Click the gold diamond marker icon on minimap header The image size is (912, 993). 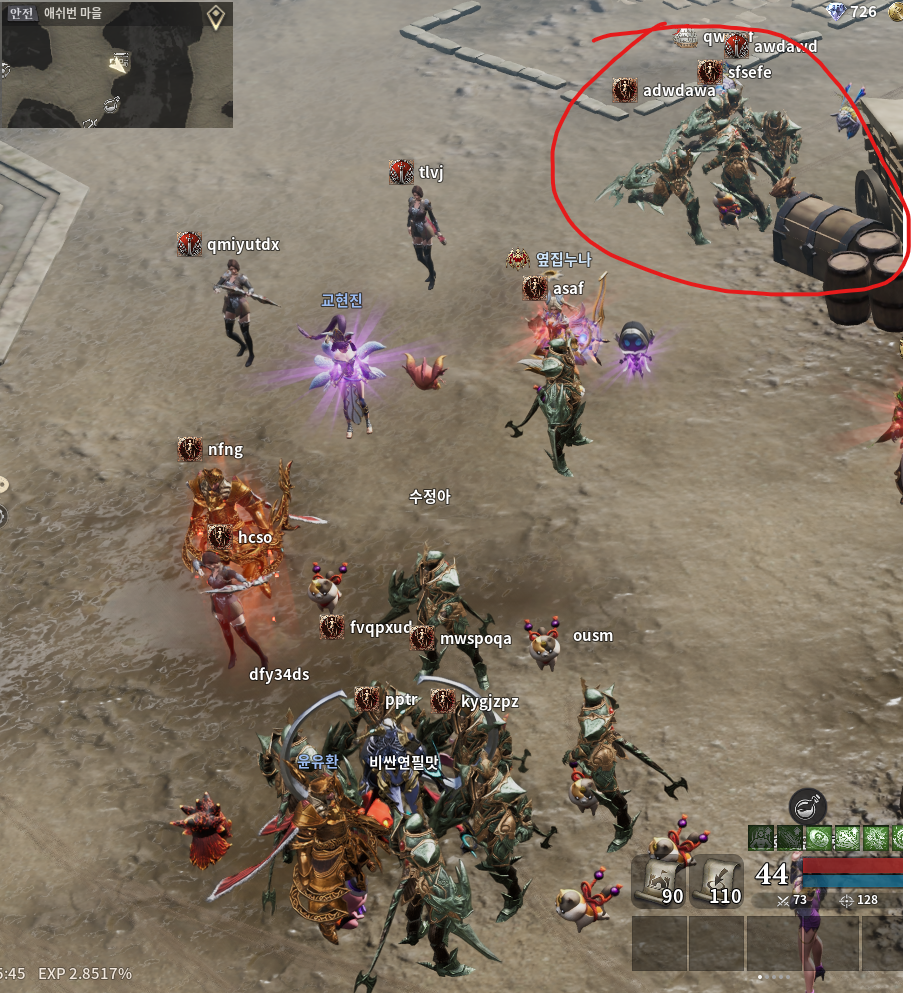tap(215, 16)
